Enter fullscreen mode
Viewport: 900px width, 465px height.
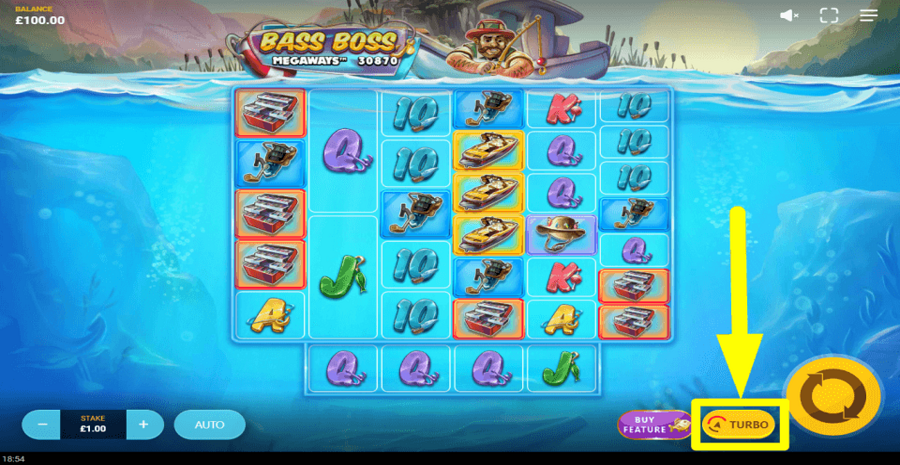click(x=828, y=15)
